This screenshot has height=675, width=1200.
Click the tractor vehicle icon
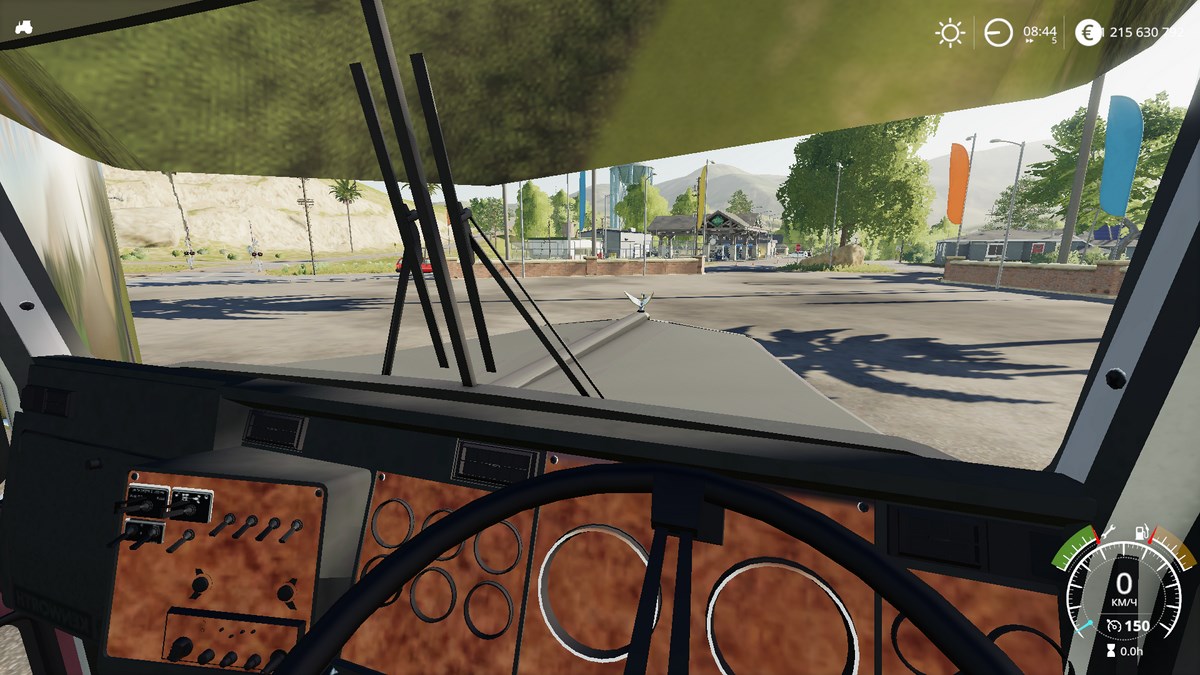[24, 28]
